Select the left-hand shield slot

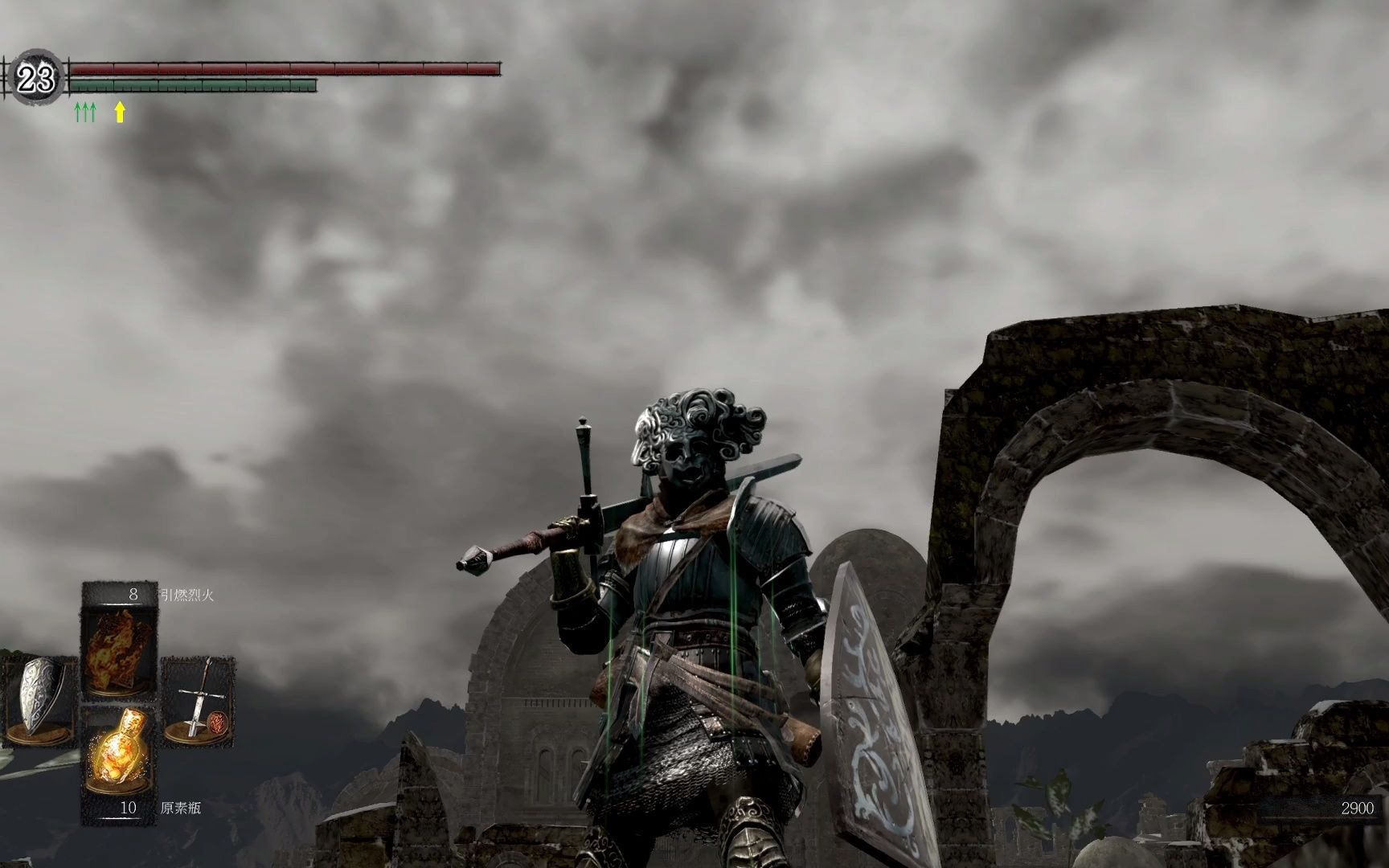pos(38,697)
